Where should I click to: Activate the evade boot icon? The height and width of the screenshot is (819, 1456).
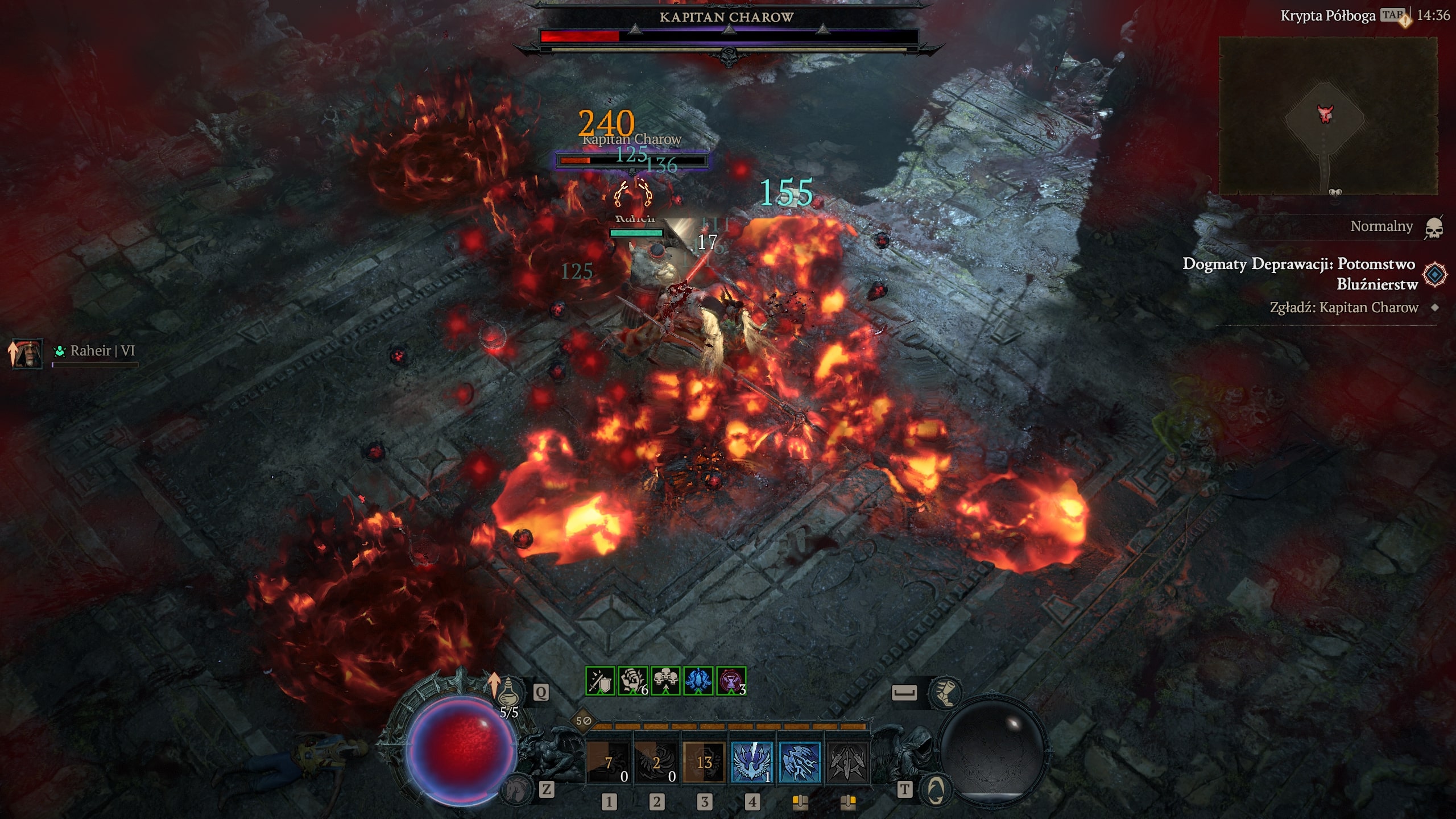[944, 693]
